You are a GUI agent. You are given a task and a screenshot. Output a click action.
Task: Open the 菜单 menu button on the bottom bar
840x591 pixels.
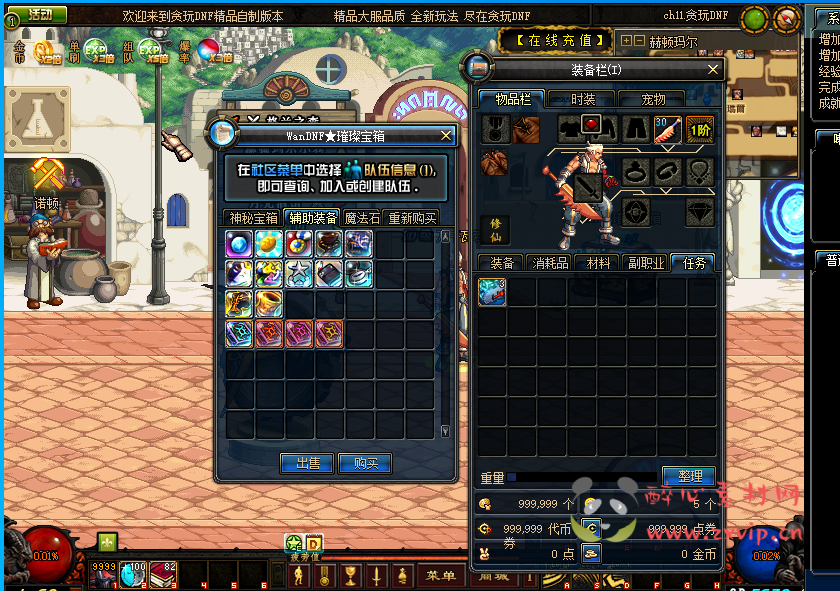[440, 576]
